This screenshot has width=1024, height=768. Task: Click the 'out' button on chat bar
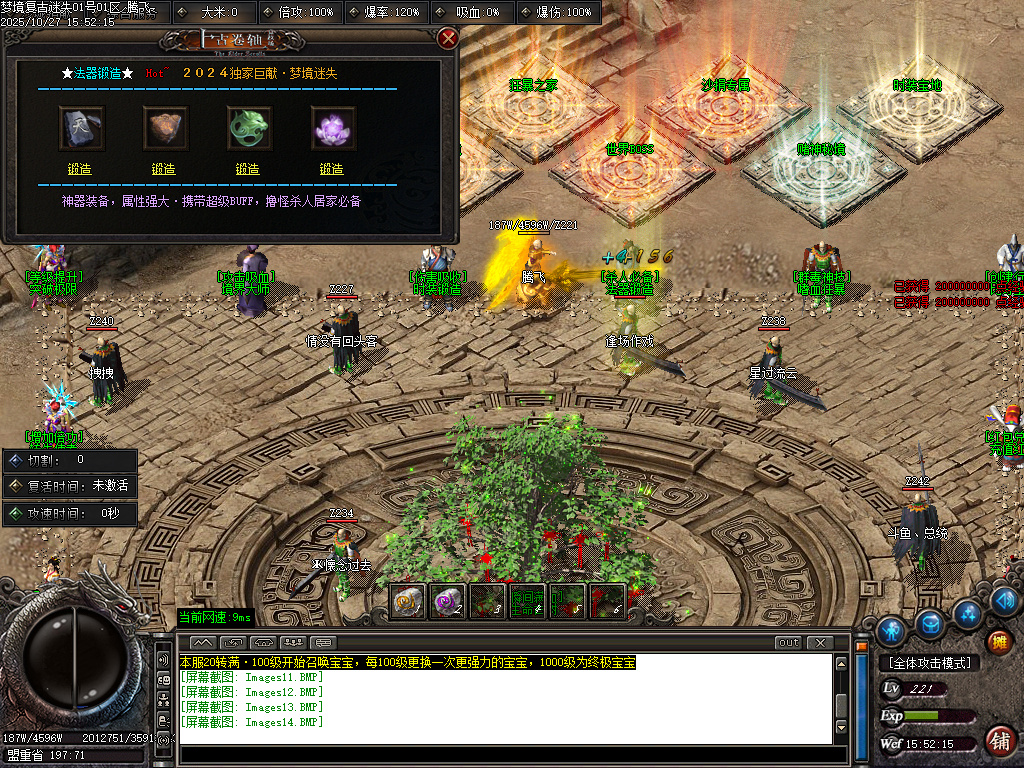(788, 642)
